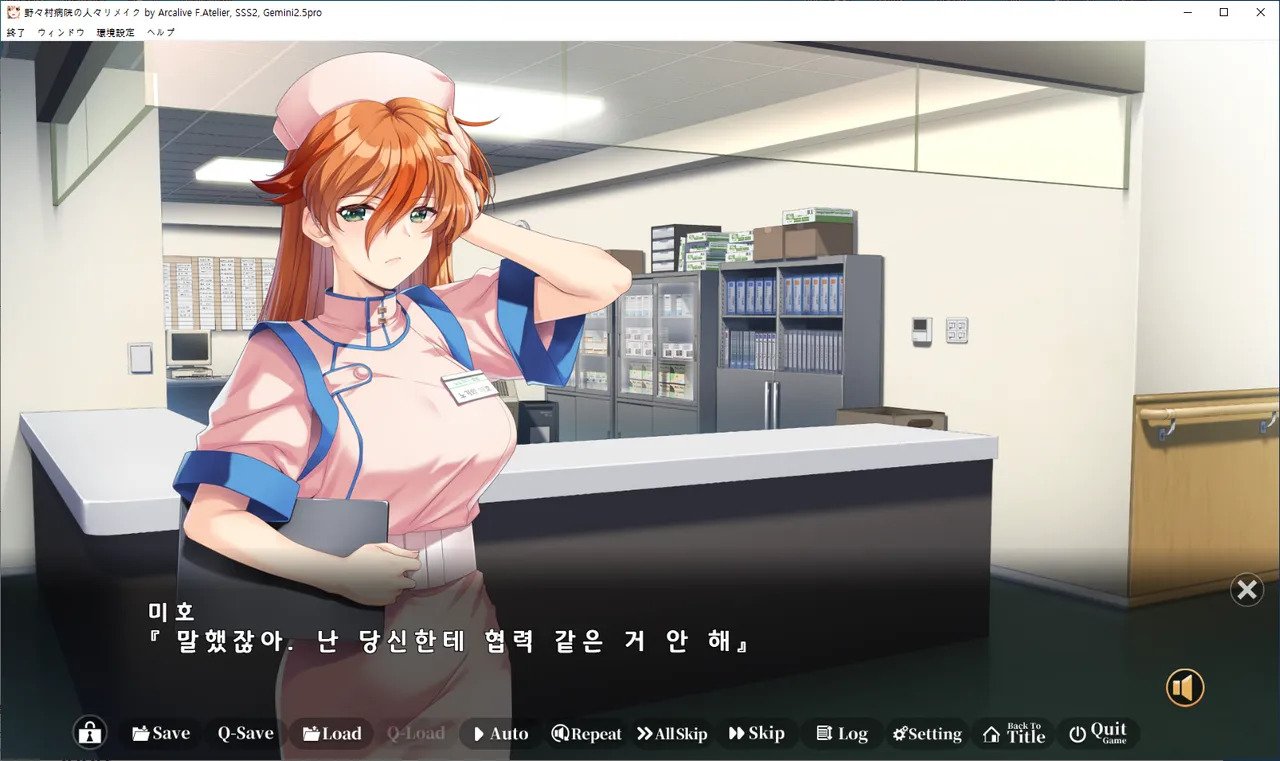Image resolution: width=1280 pixels, height=761 pixels.
Task: Hide the message window with the X button
Action: point(1247,590)
